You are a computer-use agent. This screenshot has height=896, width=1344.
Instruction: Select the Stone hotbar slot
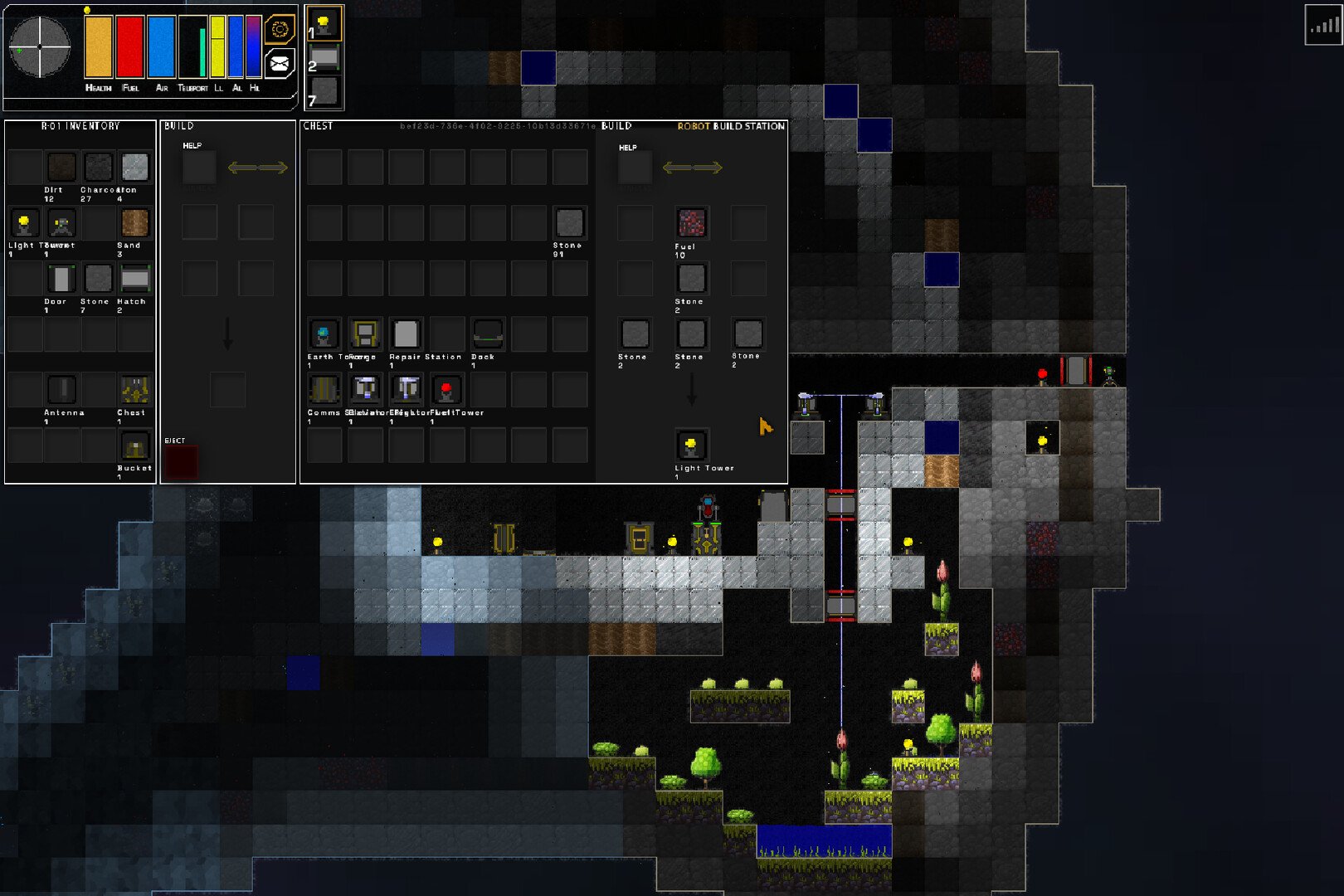pyautogui.click(x=324, y=91)
